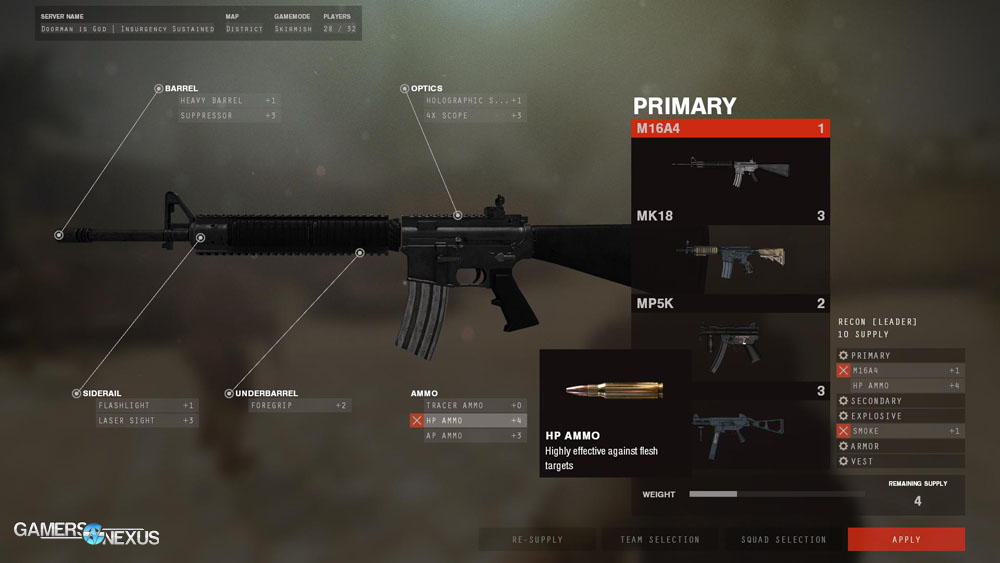Select AP Ammo
This screenshot has width=1000, height=563.
tap(474, 436)
